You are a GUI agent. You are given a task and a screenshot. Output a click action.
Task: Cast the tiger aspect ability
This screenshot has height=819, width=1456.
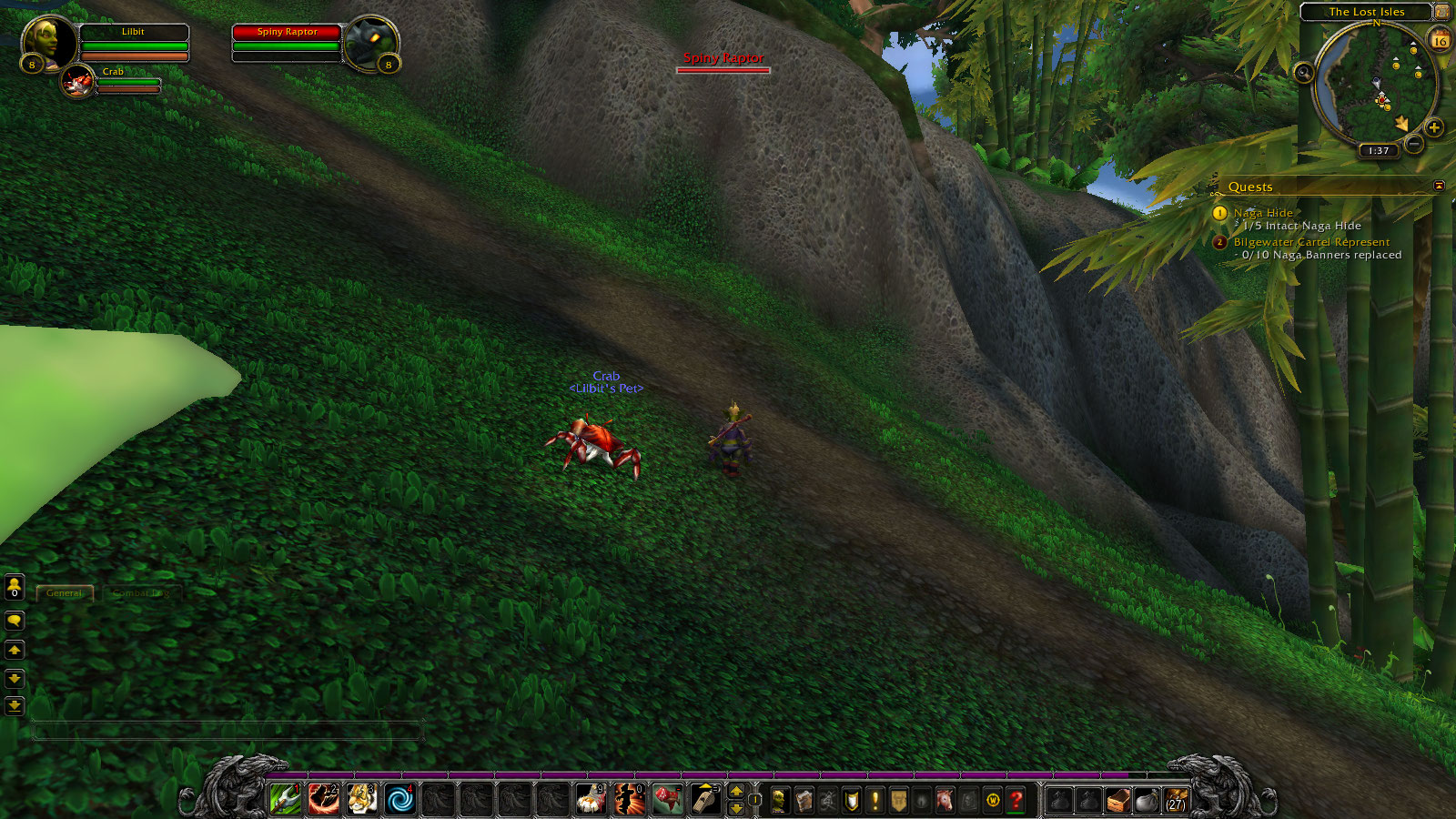(x=361, y=800)
